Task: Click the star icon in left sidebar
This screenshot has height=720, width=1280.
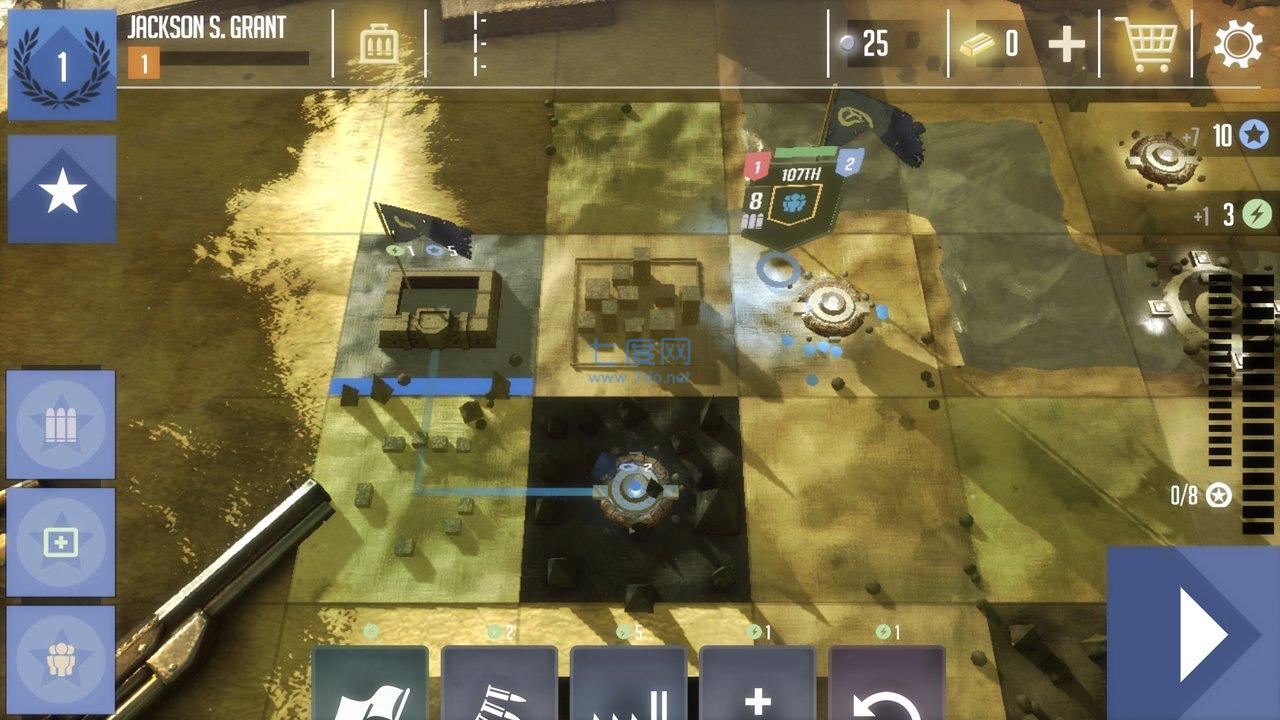Action: [x=60, y=190]
